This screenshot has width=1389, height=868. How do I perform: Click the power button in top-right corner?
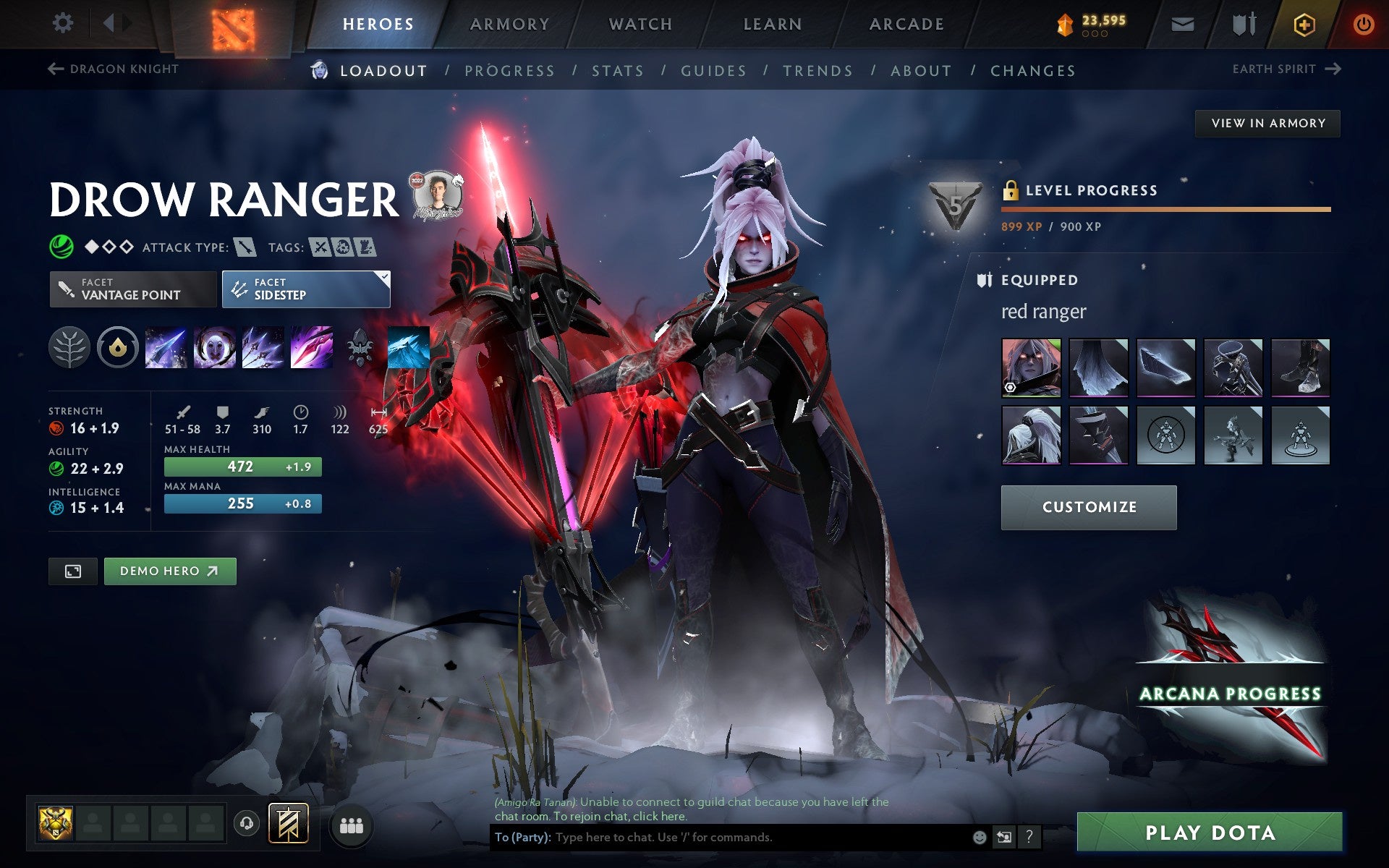(x=1363, y=22)
